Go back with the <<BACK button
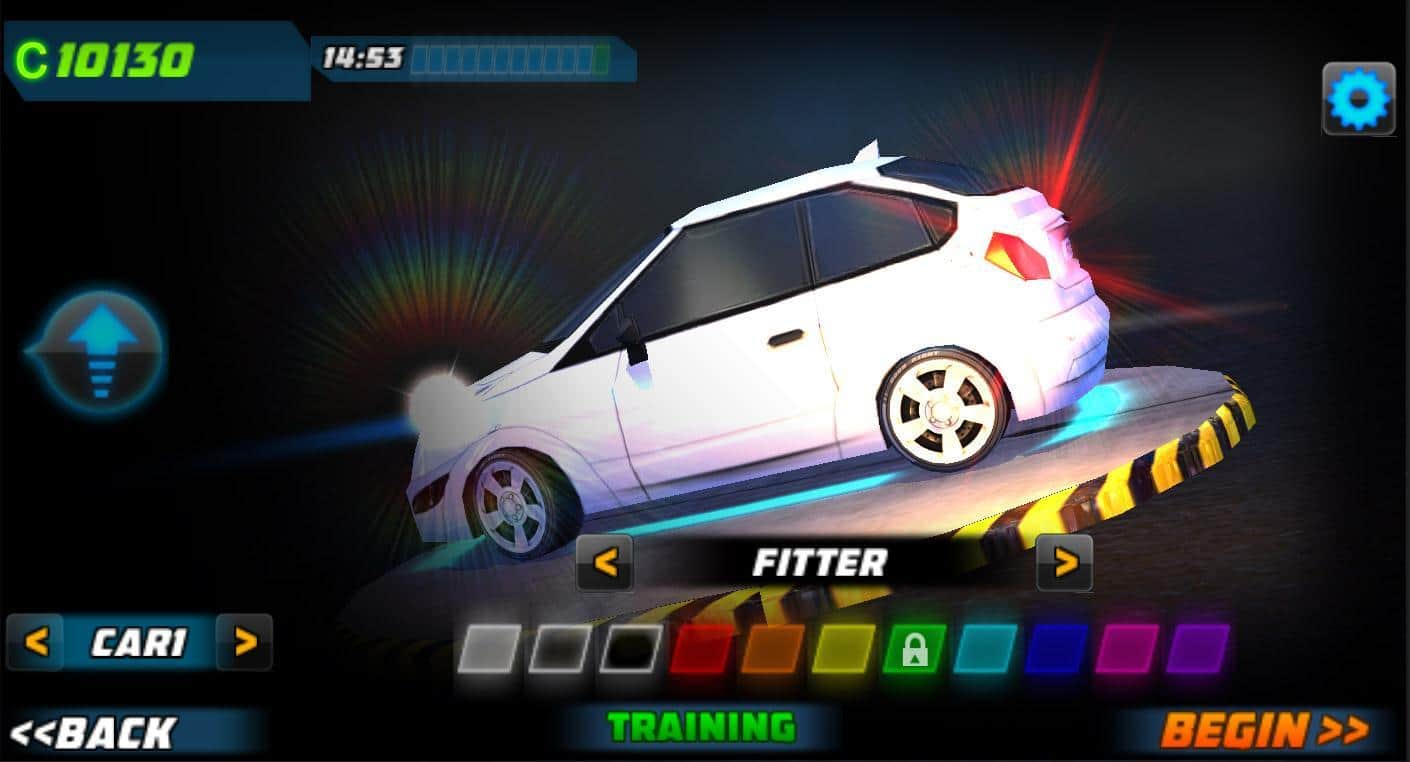1410x762 pixels. pyautogui.click(x=93, y=733)
